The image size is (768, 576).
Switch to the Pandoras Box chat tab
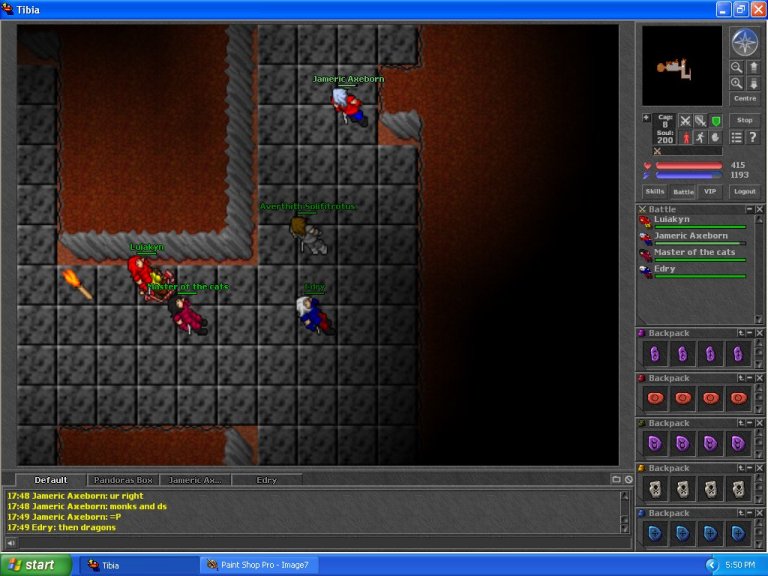point(123,480)
